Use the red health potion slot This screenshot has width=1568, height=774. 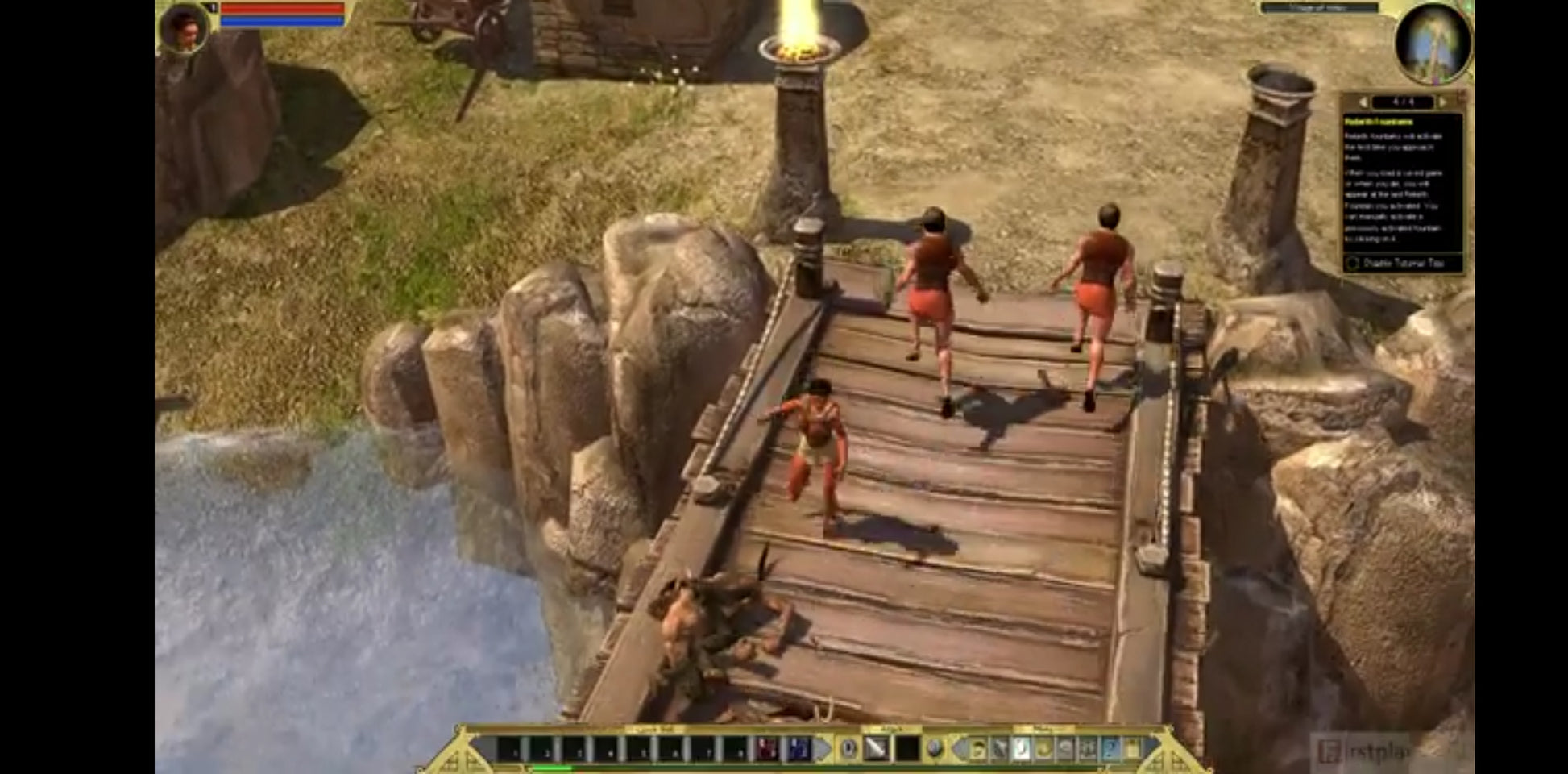pos(767,749)
